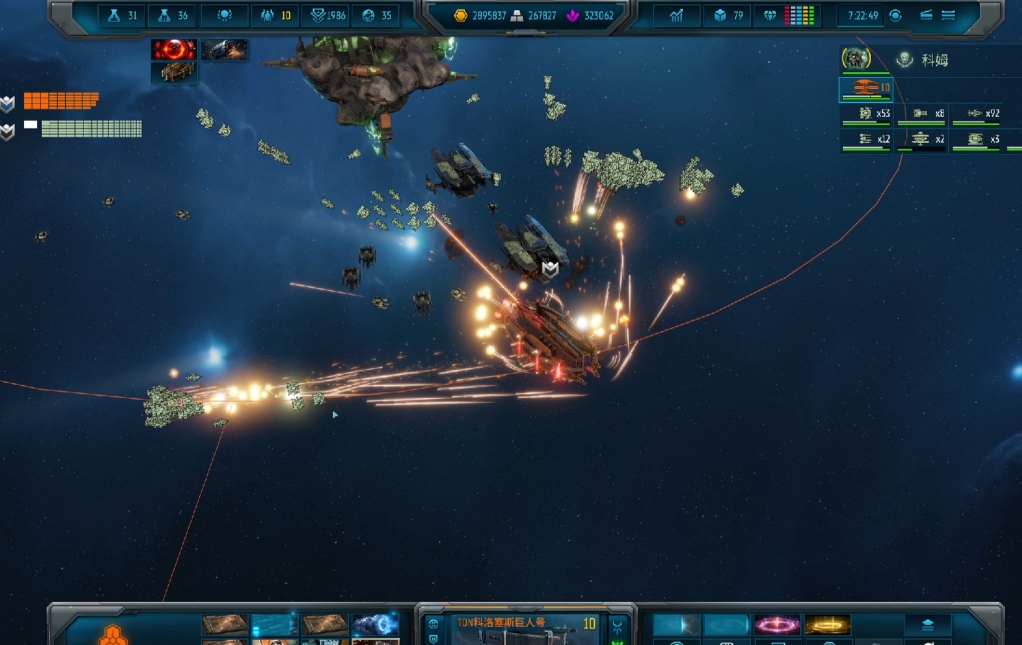1022x645 pixels.
Task: Open the player statistics graph screen
Action: tap(677, 16)
